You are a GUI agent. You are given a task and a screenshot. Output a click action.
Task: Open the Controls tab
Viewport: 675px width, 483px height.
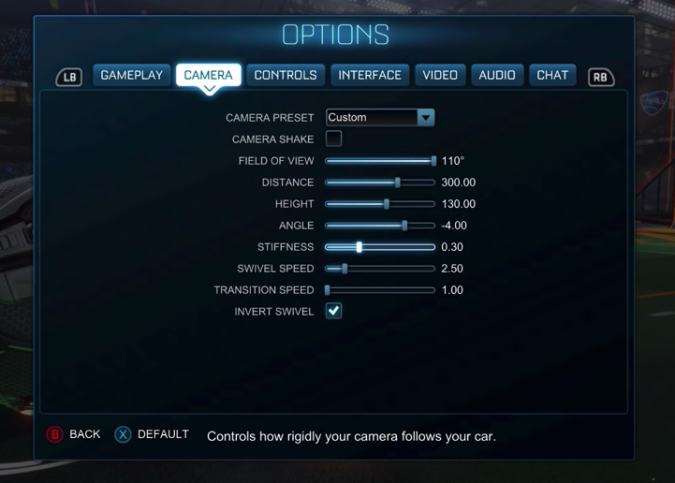click(x=285, y=75)
